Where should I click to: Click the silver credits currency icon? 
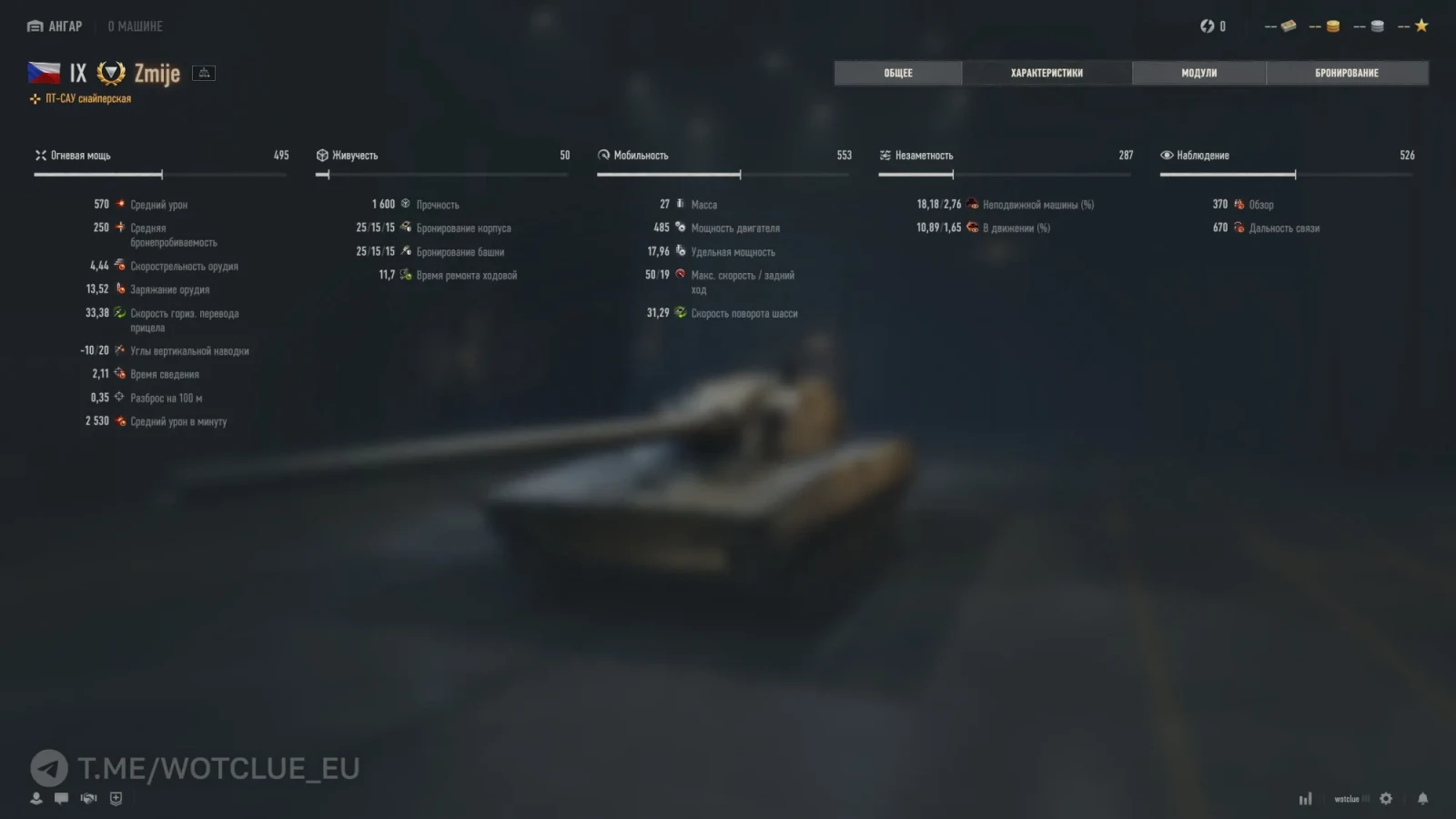click(x=1377, y=26)
